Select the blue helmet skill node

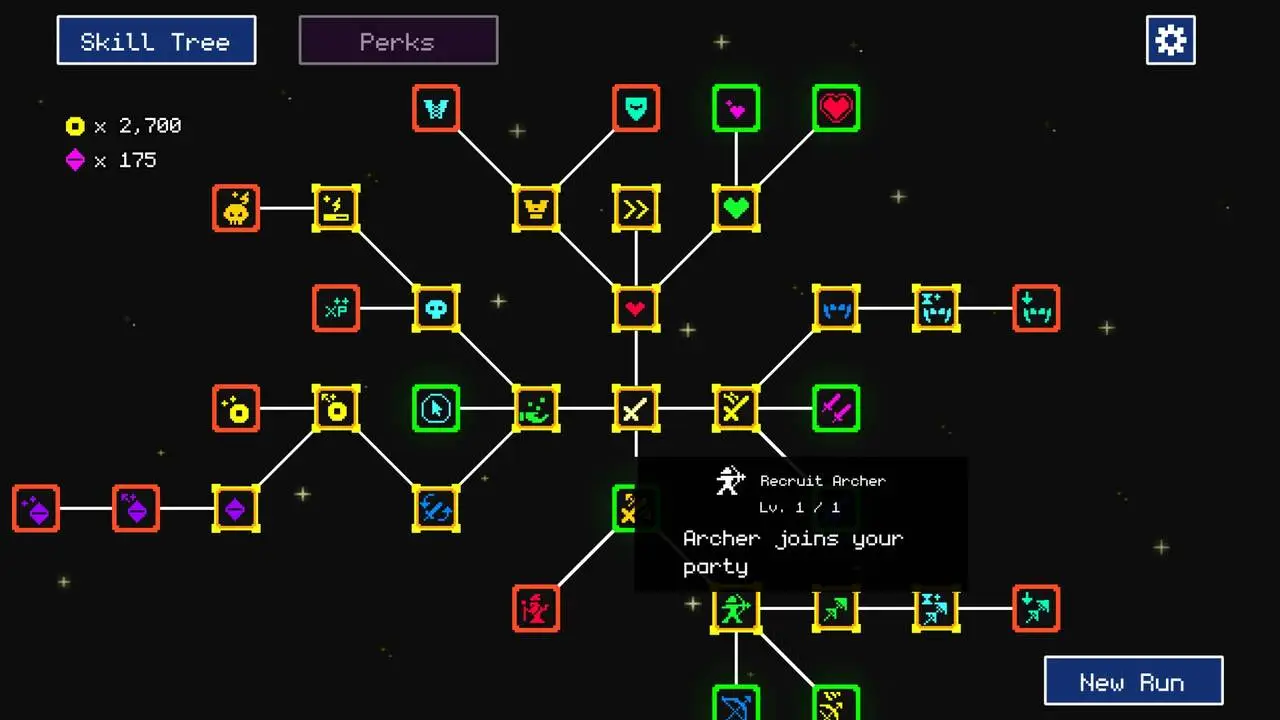[x=836, y=308]
